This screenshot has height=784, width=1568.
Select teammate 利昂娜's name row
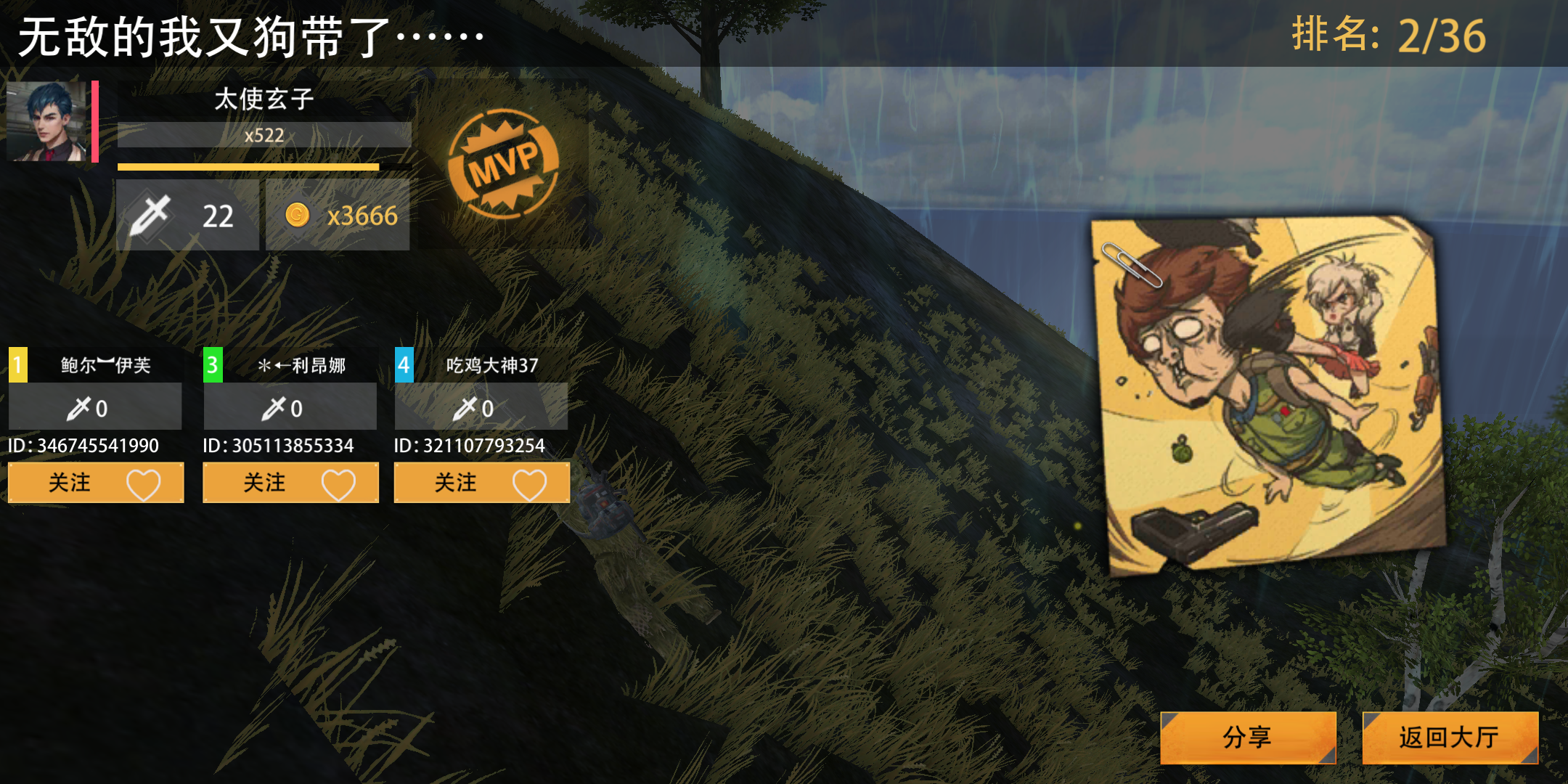(x=301, y=364)
